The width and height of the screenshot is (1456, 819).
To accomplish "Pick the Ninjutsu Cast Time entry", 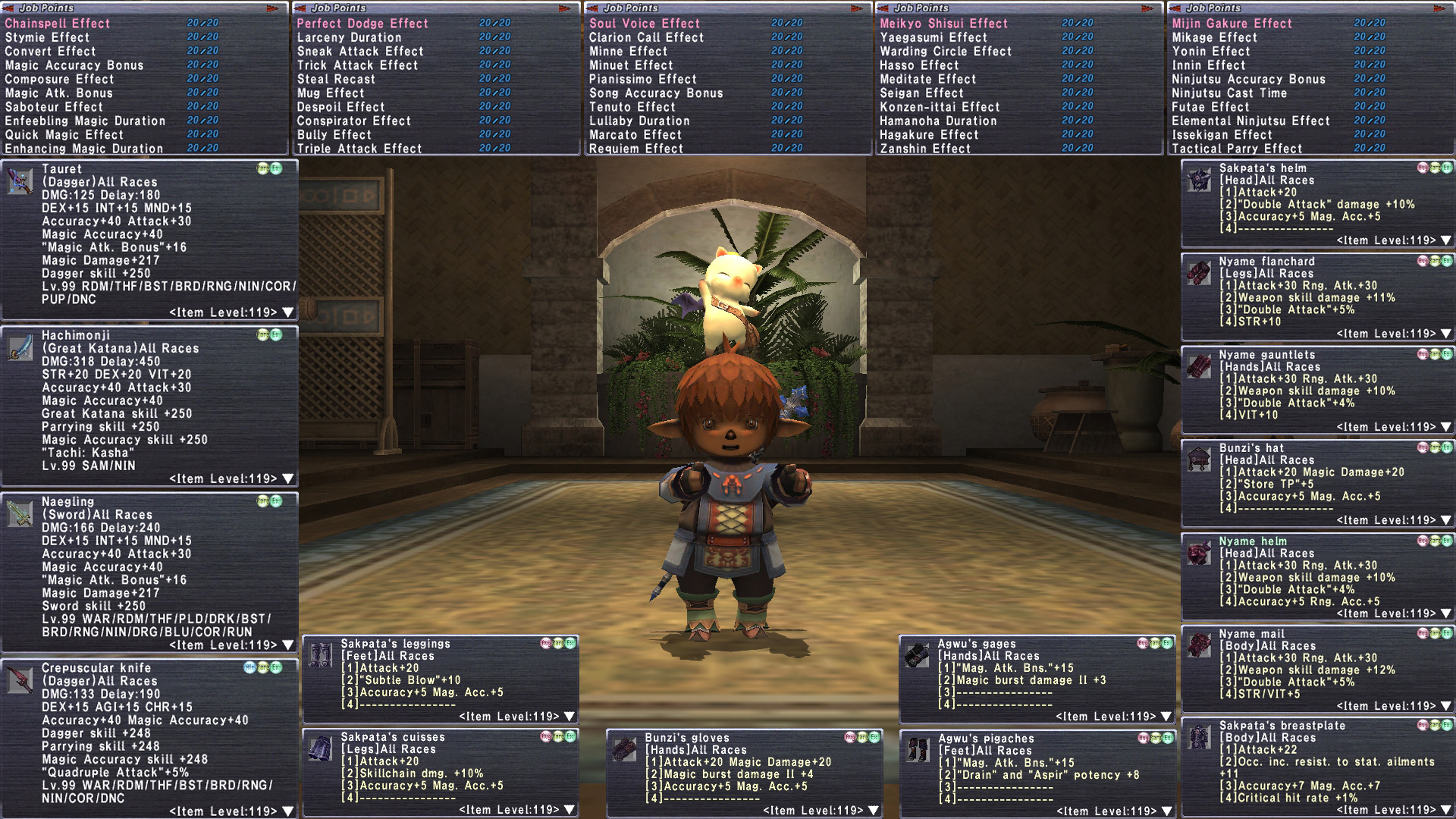I will click(1229, 93).
